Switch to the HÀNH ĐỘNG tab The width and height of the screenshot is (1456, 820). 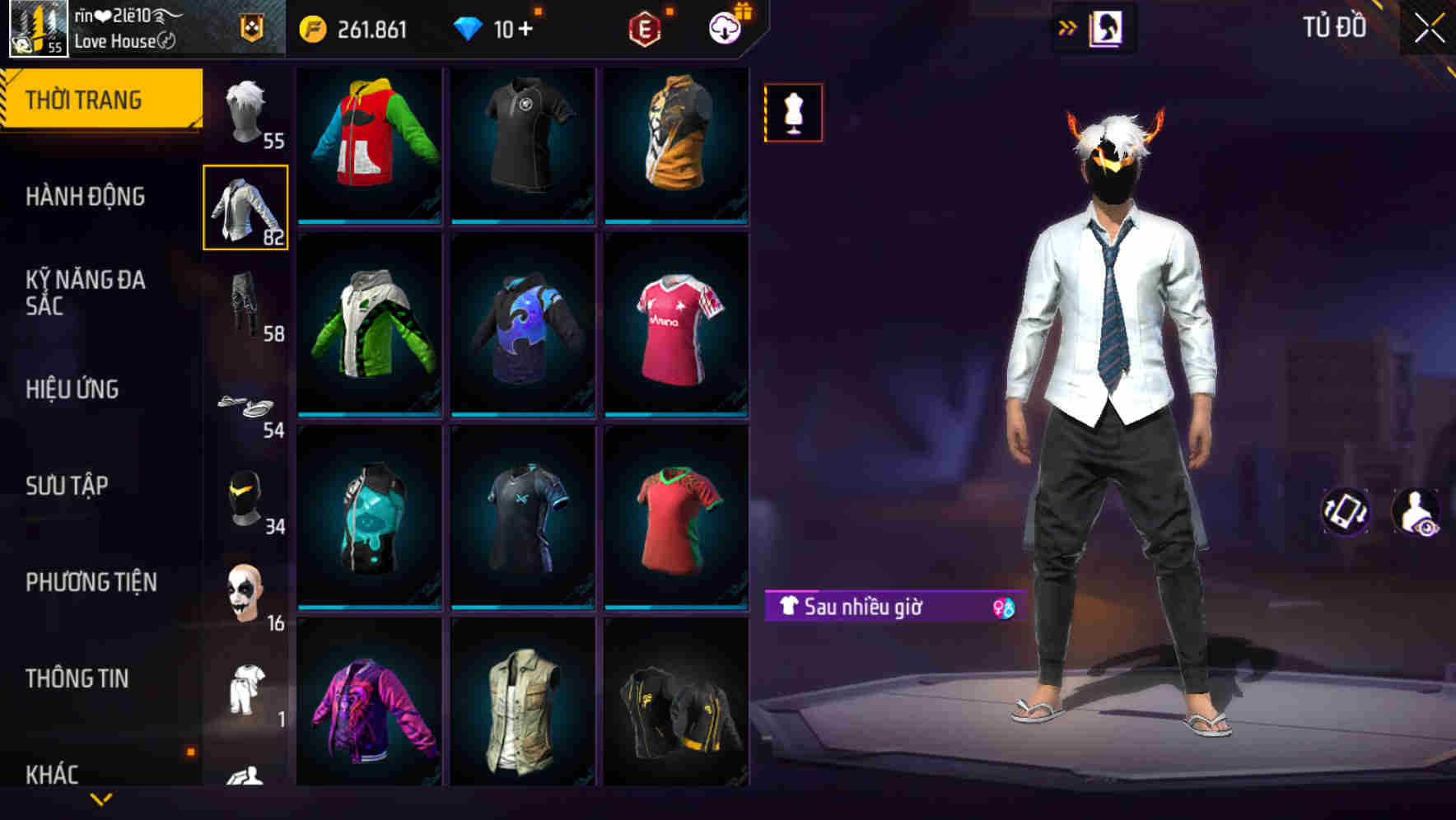tap(85, 196)
